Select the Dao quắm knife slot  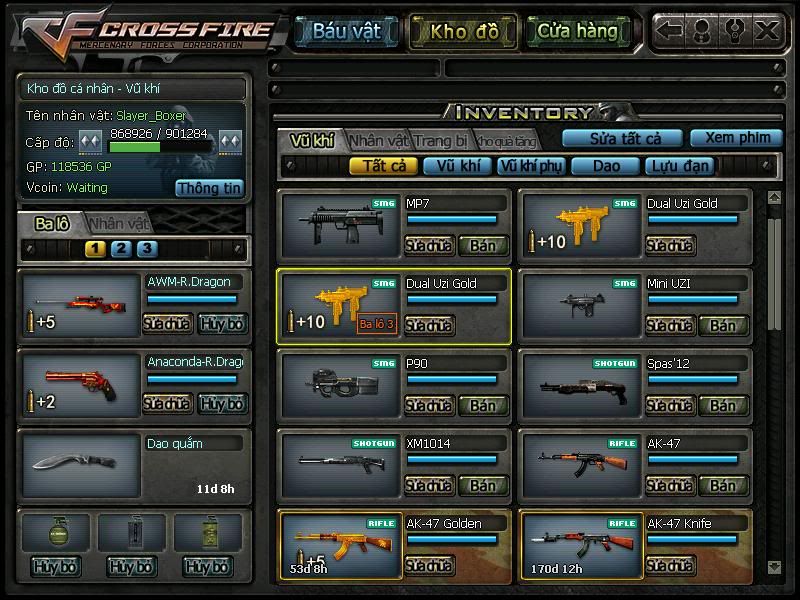tap(80, 463)
